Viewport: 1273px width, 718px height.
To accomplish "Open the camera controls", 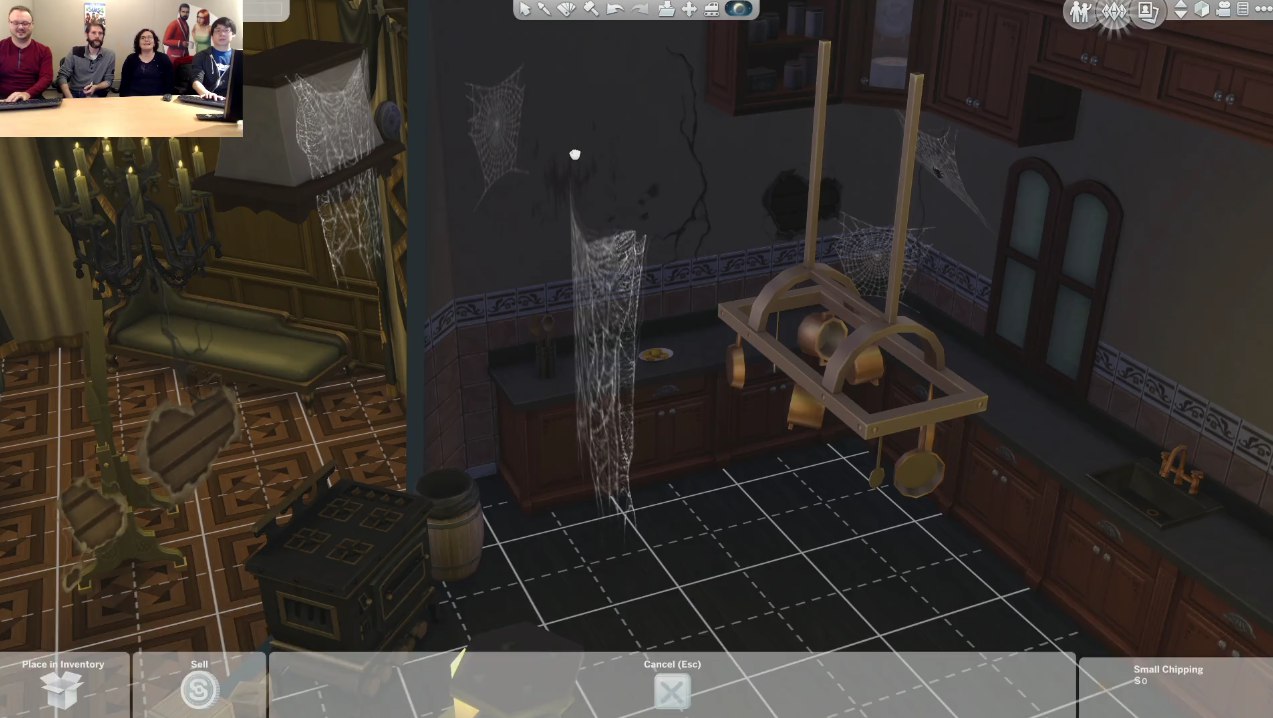I will point(1222,9).
